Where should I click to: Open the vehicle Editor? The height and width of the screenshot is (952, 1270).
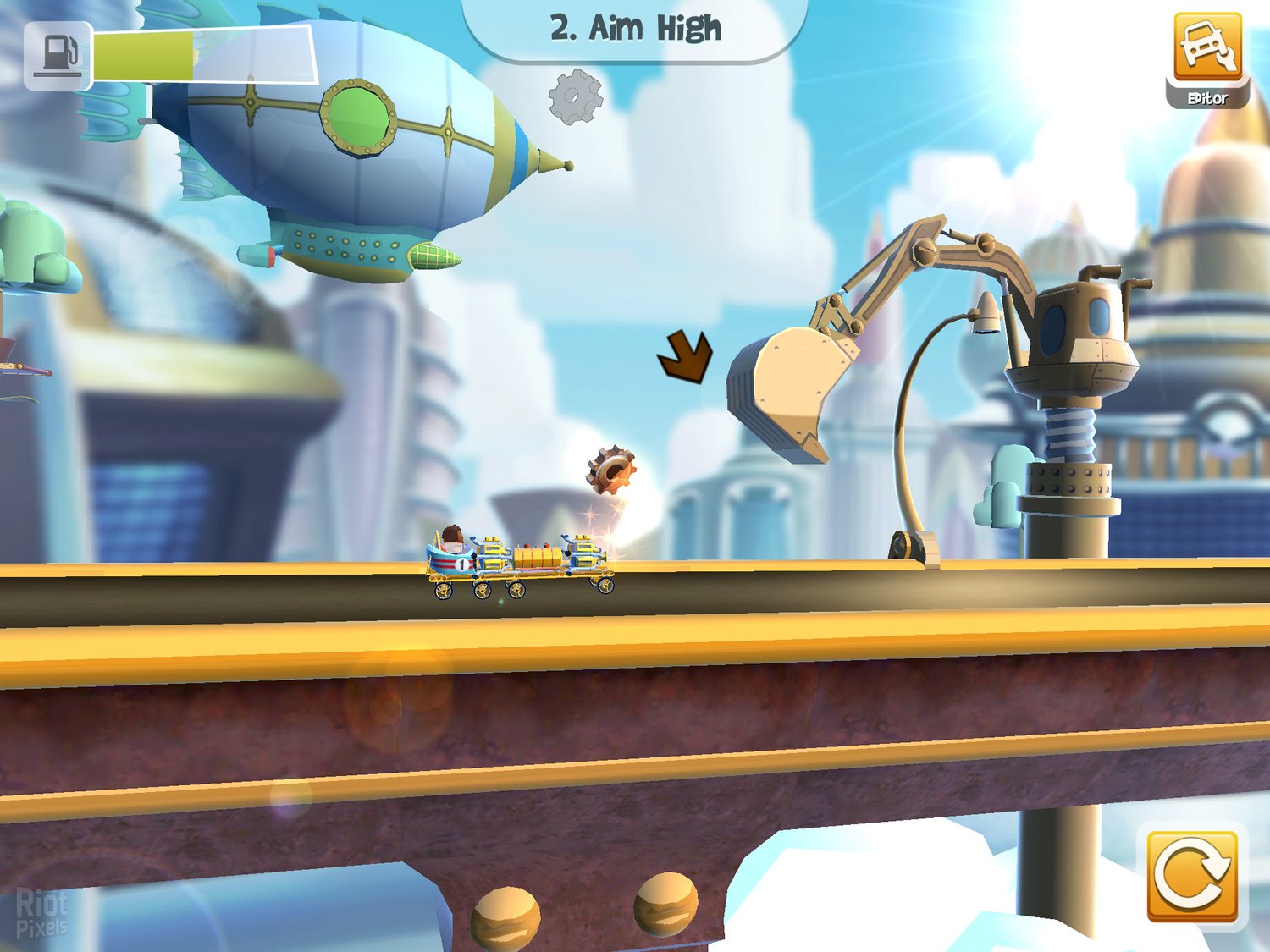point(1207,58)
